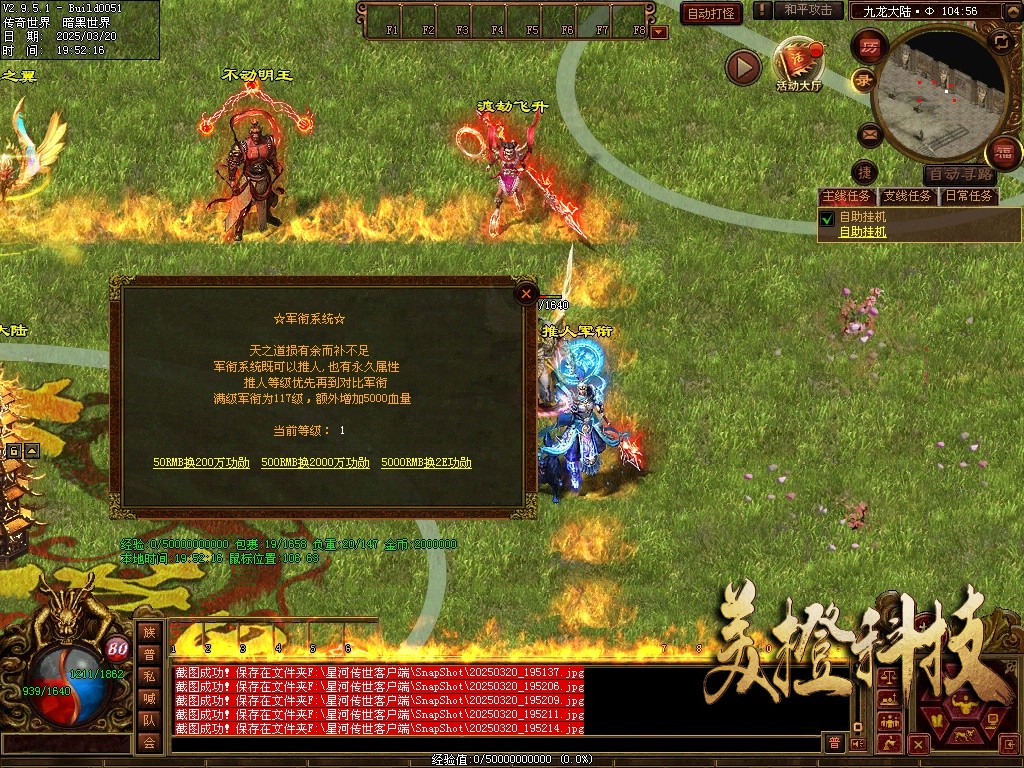This screenshot has width=1024, height=768.
Task: Pick the 5000RMB换2E功勋 exchange link
Action: click(426, 463)
